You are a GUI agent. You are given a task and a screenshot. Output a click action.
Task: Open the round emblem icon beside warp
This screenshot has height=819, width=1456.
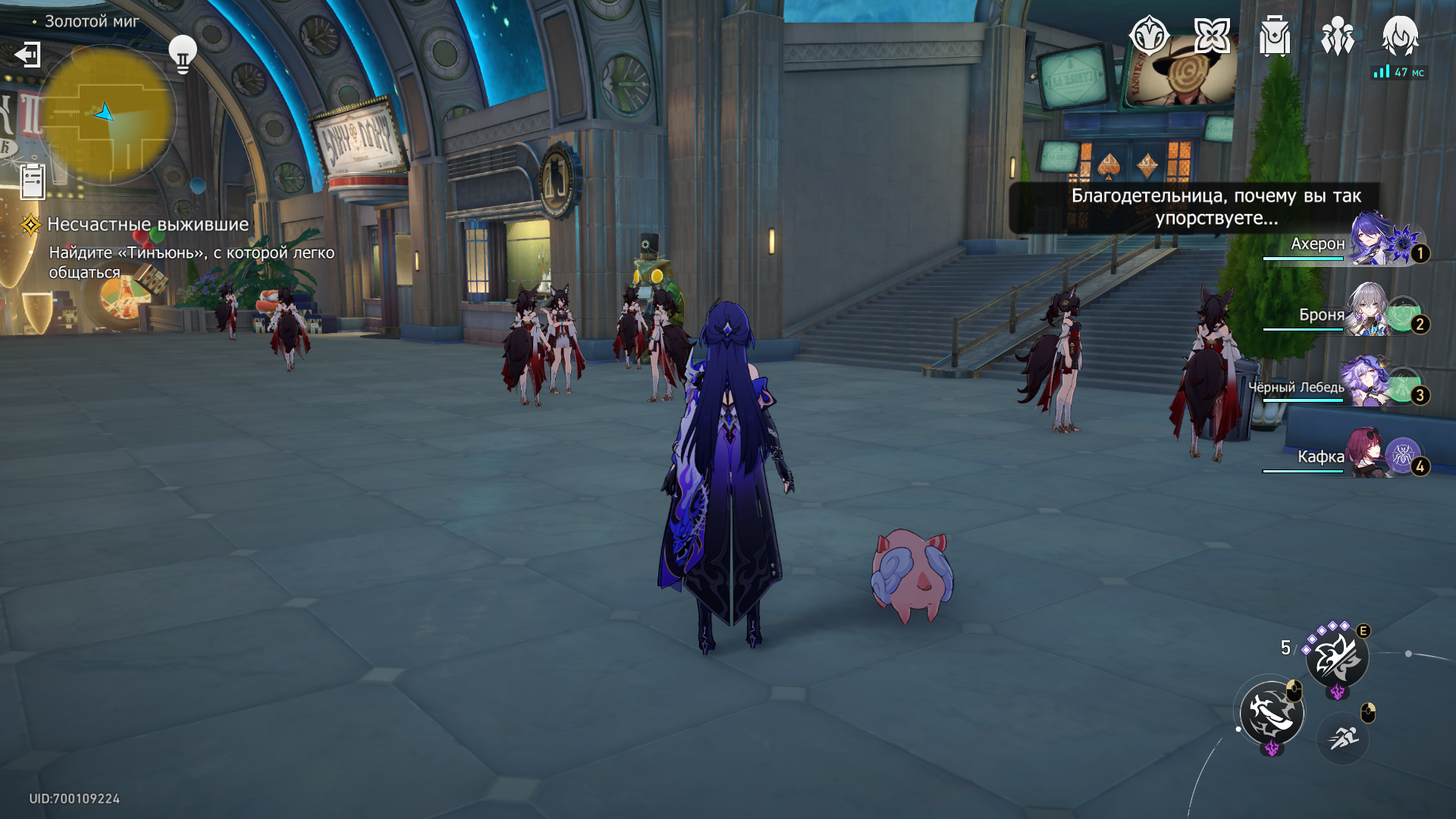point(1149,36)
